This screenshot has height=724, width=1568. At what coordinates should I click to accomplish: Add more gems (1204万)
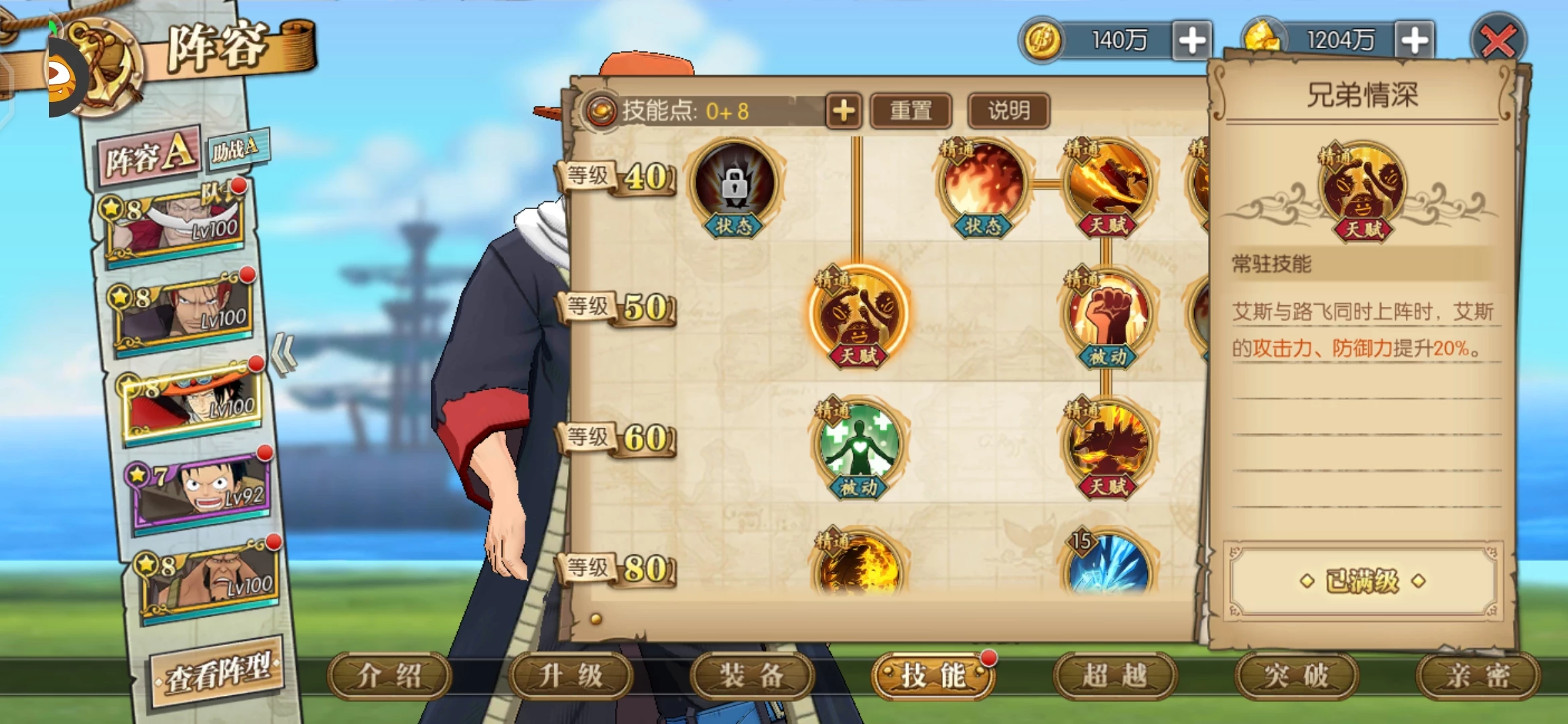[1415, 41]
